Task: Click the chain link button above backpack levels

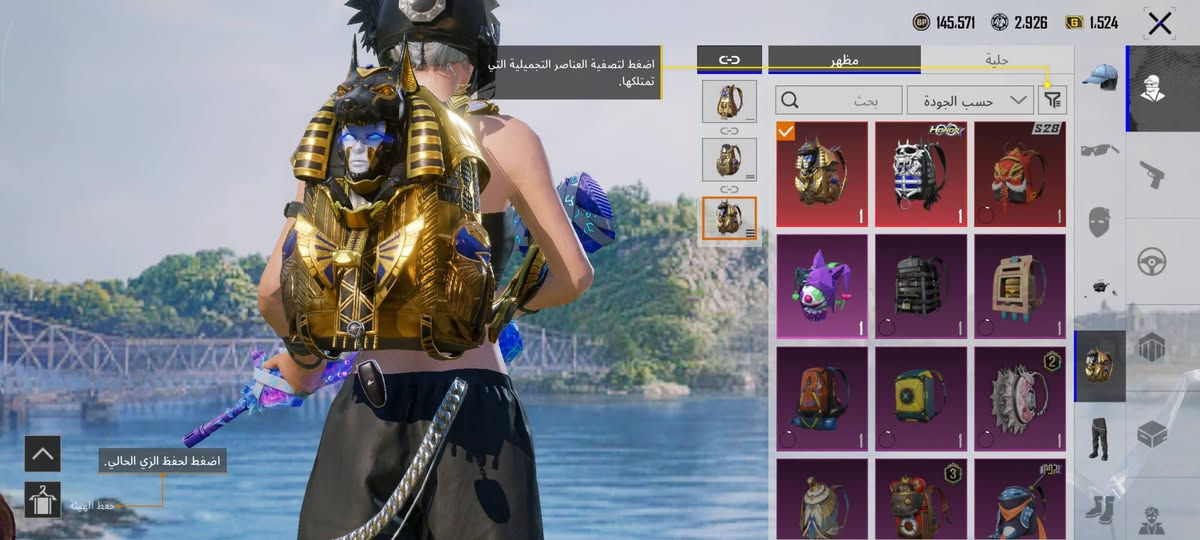Action: (x=729, y=60)
